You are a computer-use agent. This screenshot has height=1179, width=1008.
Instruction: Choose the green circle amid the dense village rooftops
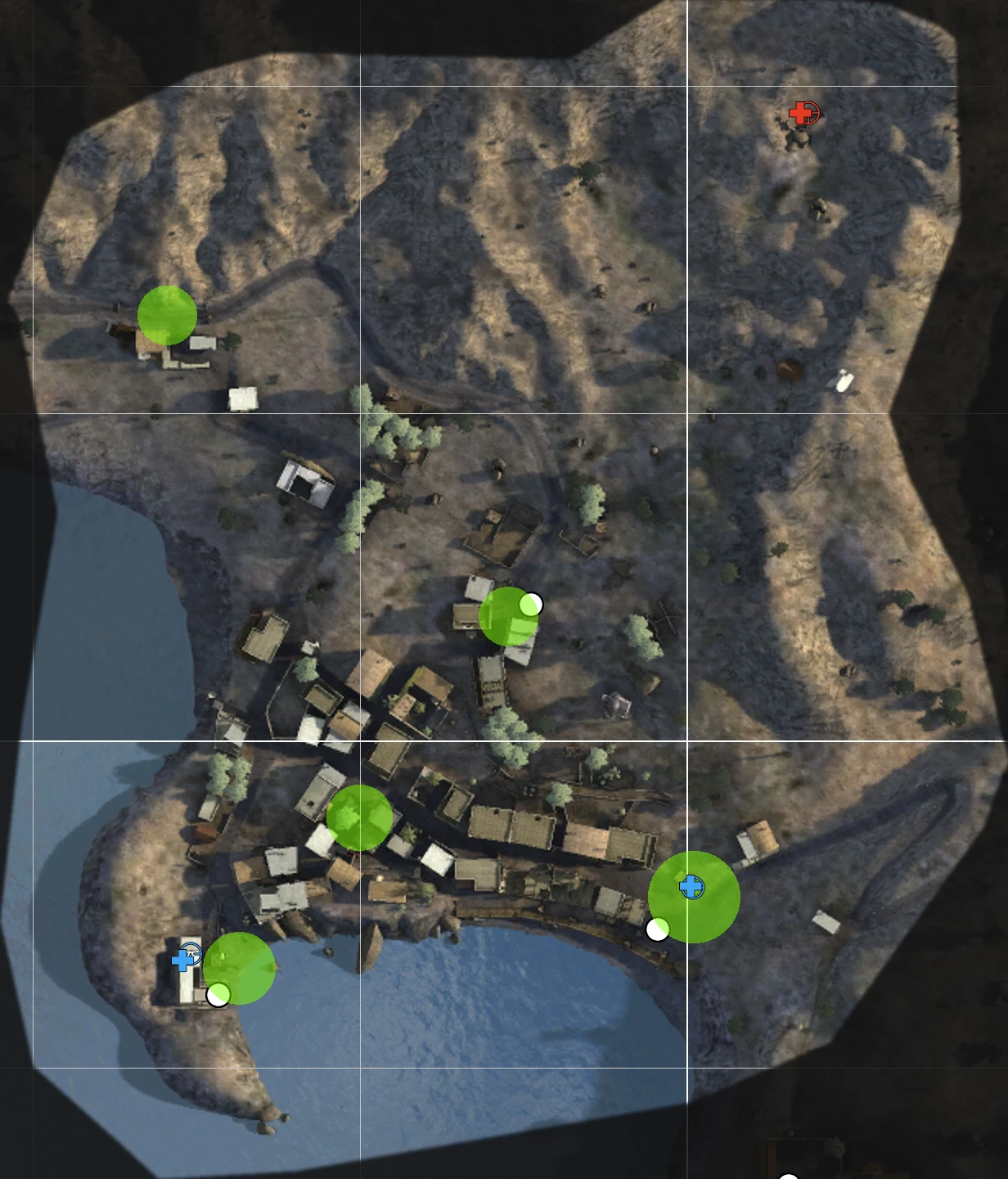pos(359,817)
